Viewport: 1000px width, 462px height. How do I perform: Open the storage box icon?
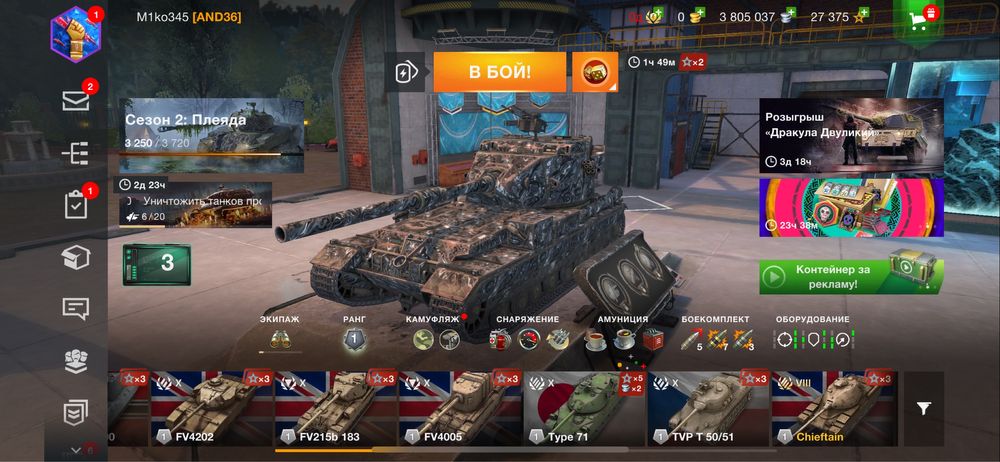76,258
